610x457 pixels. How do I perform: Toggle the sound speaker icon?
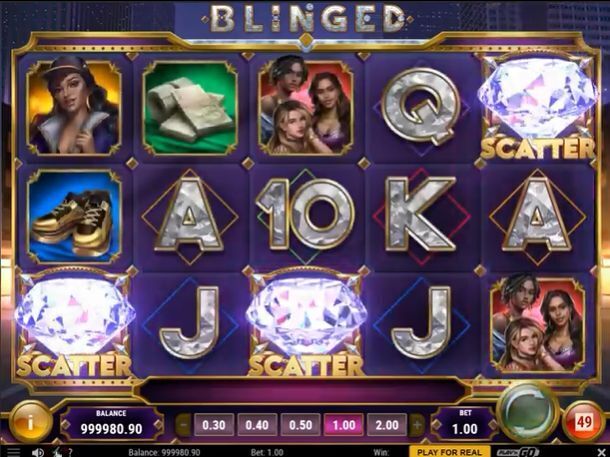pyautogui.click(x=37, y=452)
